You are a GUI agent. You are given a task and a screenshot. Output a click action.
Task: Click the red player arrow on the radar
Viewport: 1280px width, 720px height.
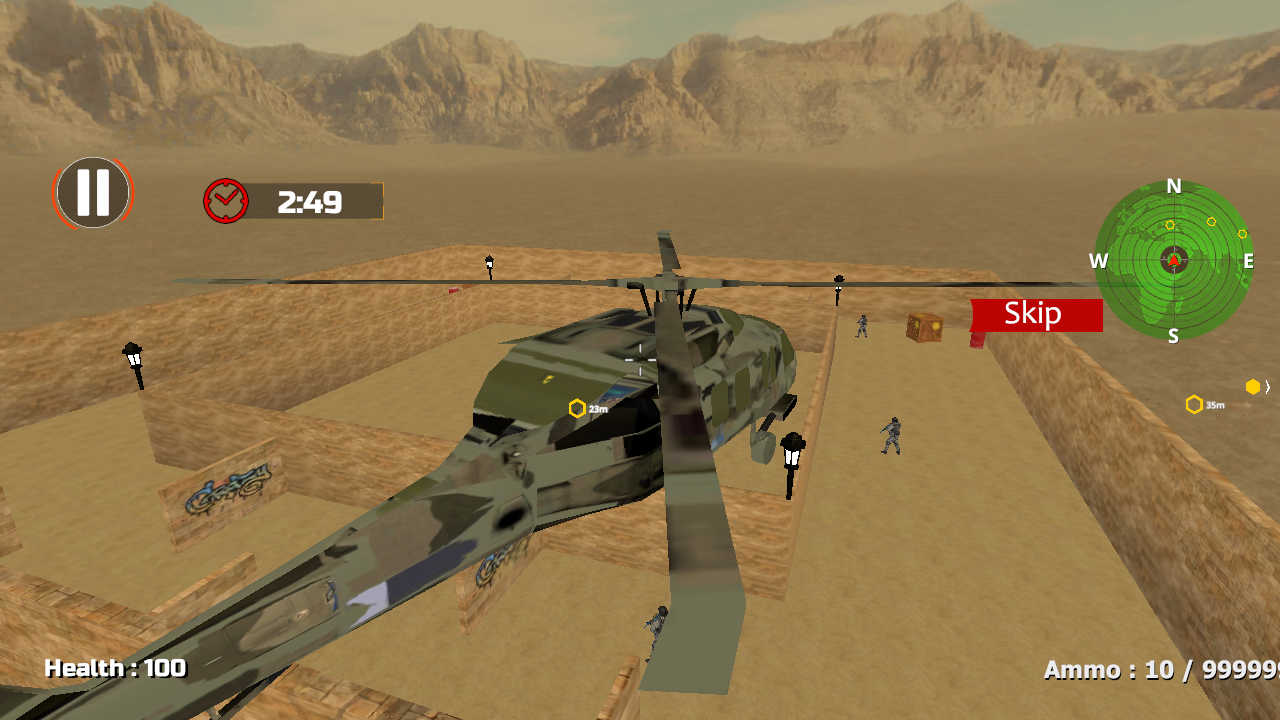coord(1173,261)
